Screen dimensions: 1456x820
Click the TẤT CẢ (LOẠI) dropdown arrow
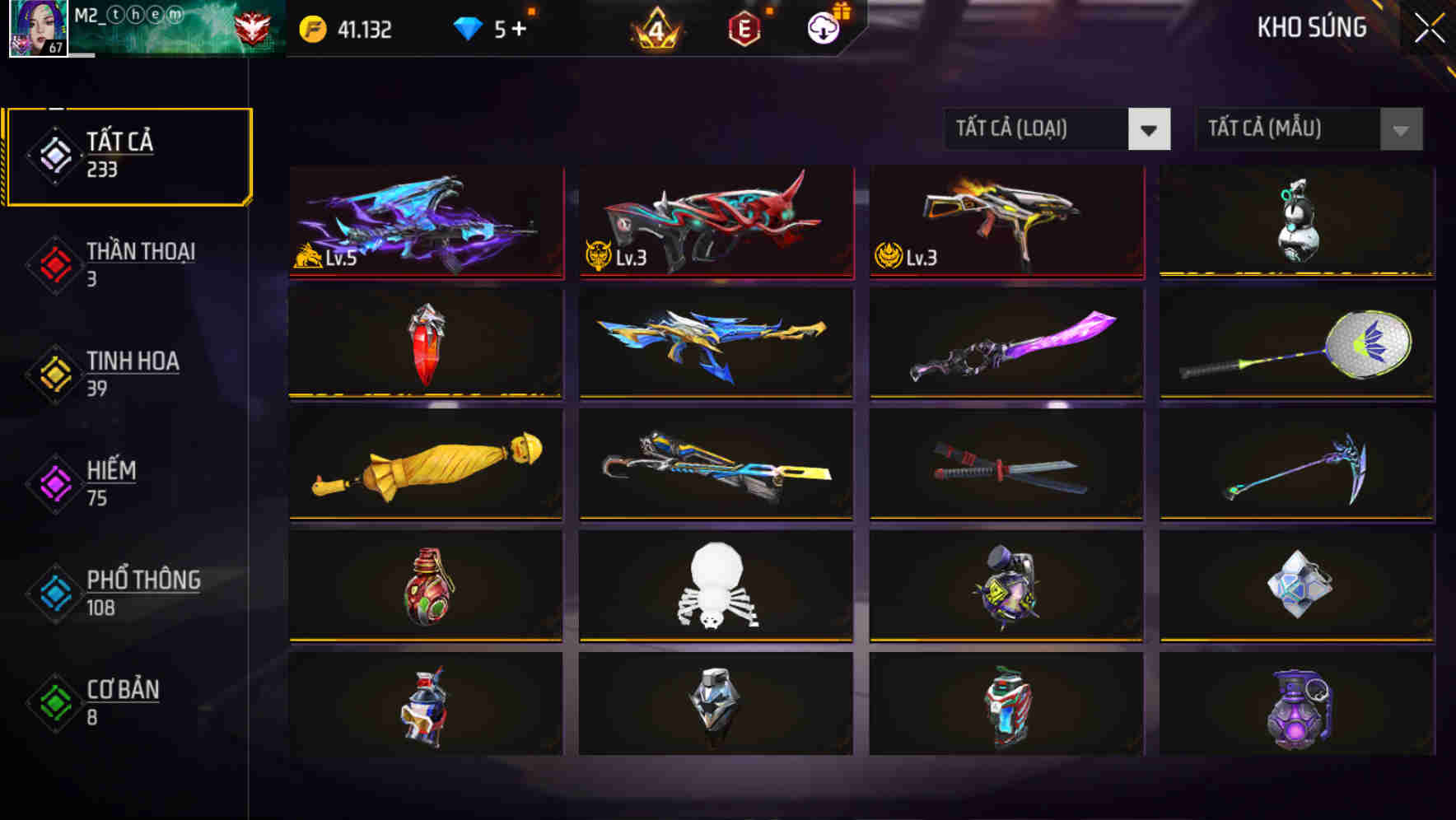click(1150, 130)
